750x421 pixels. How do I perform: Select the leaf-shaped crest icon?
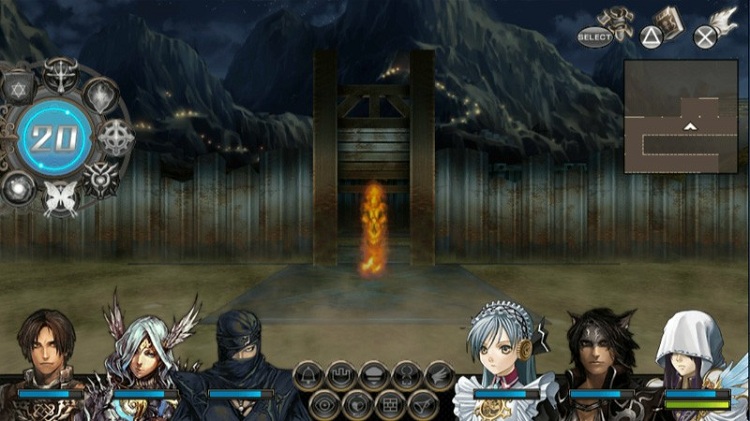coord(102,95)
